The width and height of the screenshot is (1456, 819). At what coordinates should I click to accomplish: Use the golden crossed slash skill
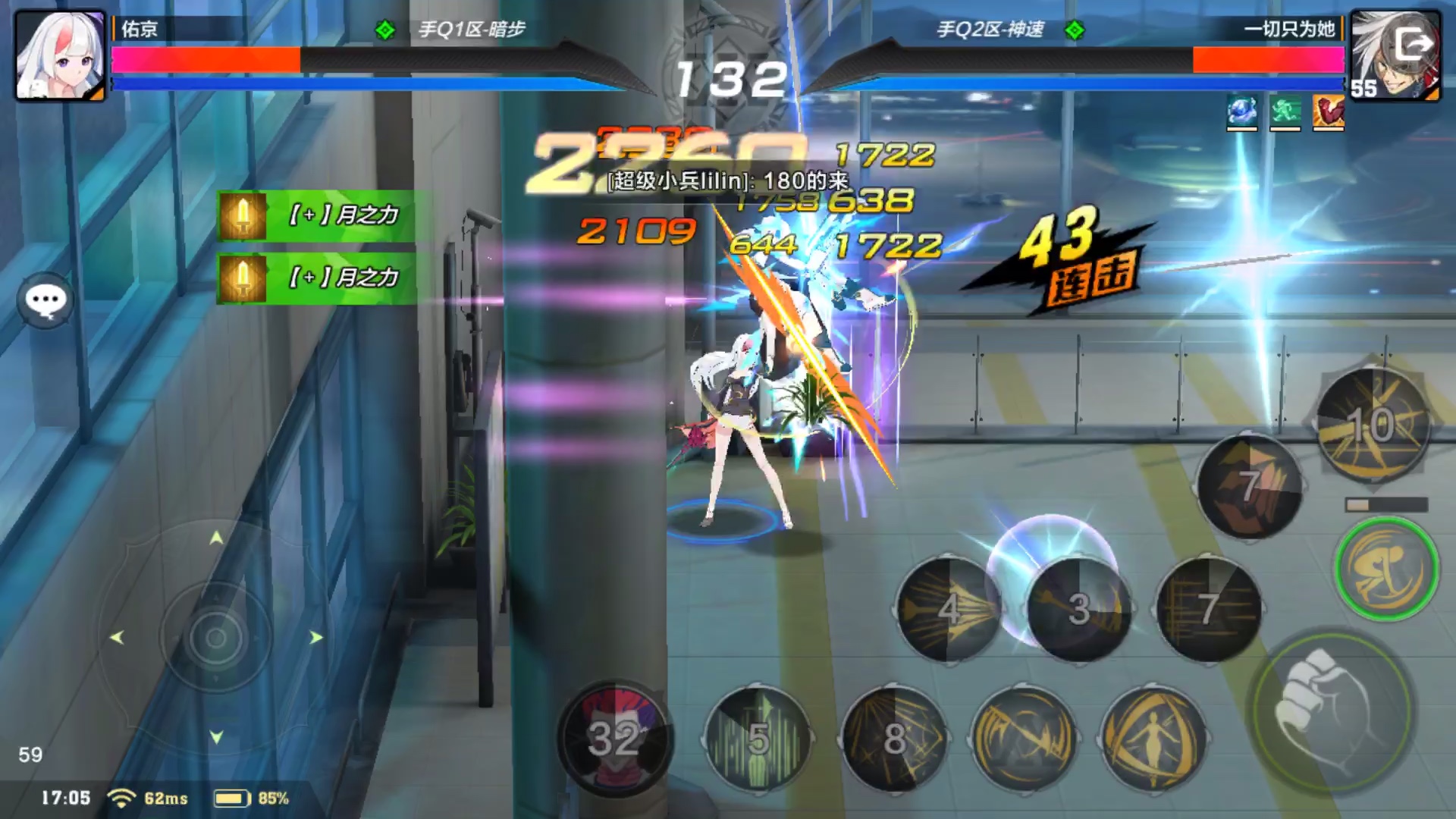[1024, 738]
